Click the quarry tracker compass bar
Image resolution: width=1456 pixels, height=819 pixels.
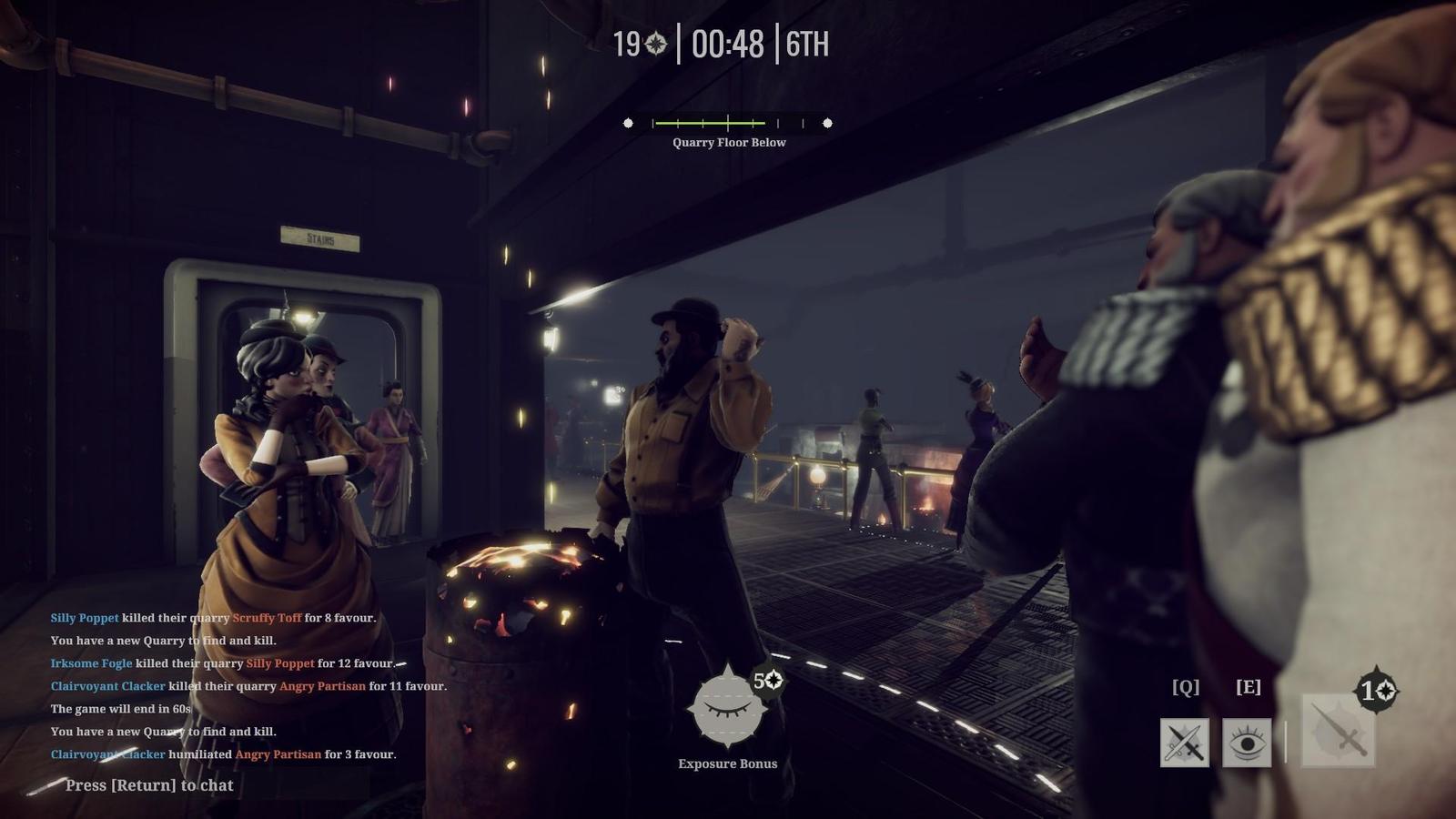click(x=727, y=123)
